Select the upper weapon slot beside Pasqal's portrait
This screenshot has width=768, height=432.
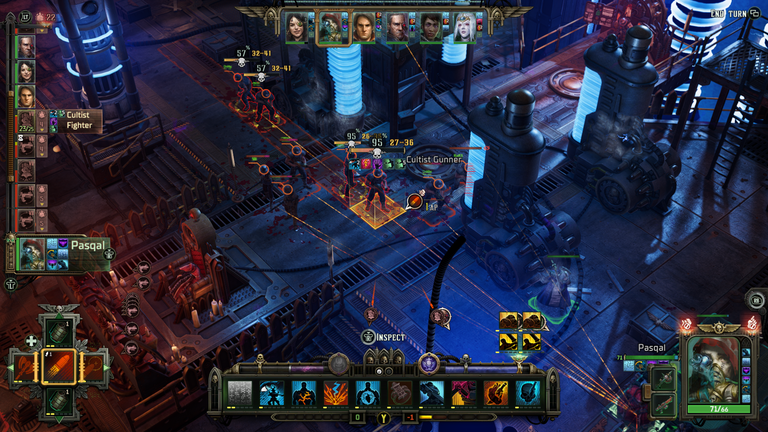point(661,380)
